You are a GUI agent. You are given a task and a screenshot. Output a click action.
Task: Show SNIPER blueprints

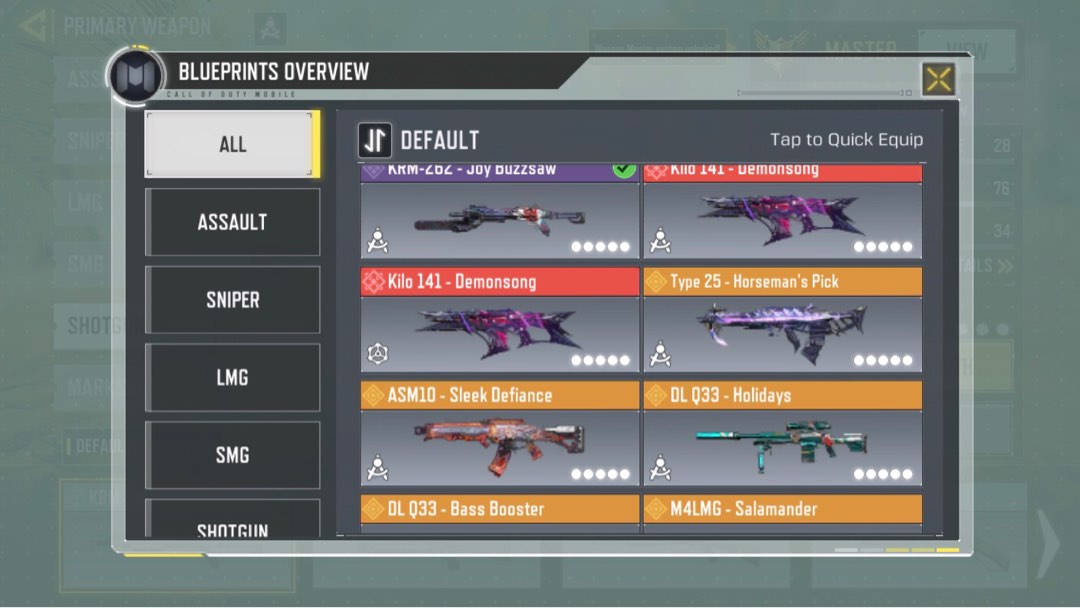click(x=232, y=300)
